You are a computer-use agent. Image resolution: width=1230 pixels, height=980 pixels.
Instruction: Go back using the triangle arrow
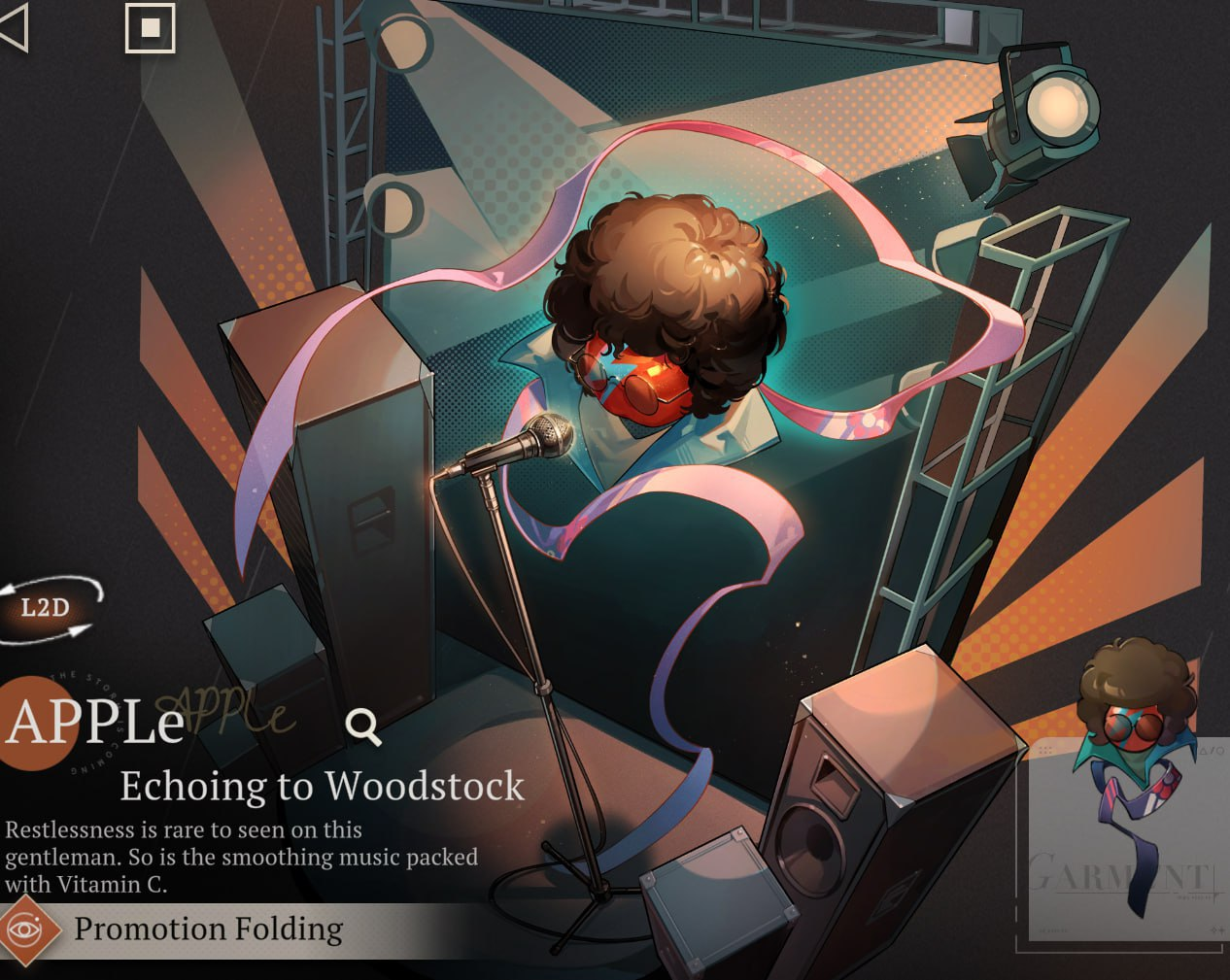[x=14, y=29]
